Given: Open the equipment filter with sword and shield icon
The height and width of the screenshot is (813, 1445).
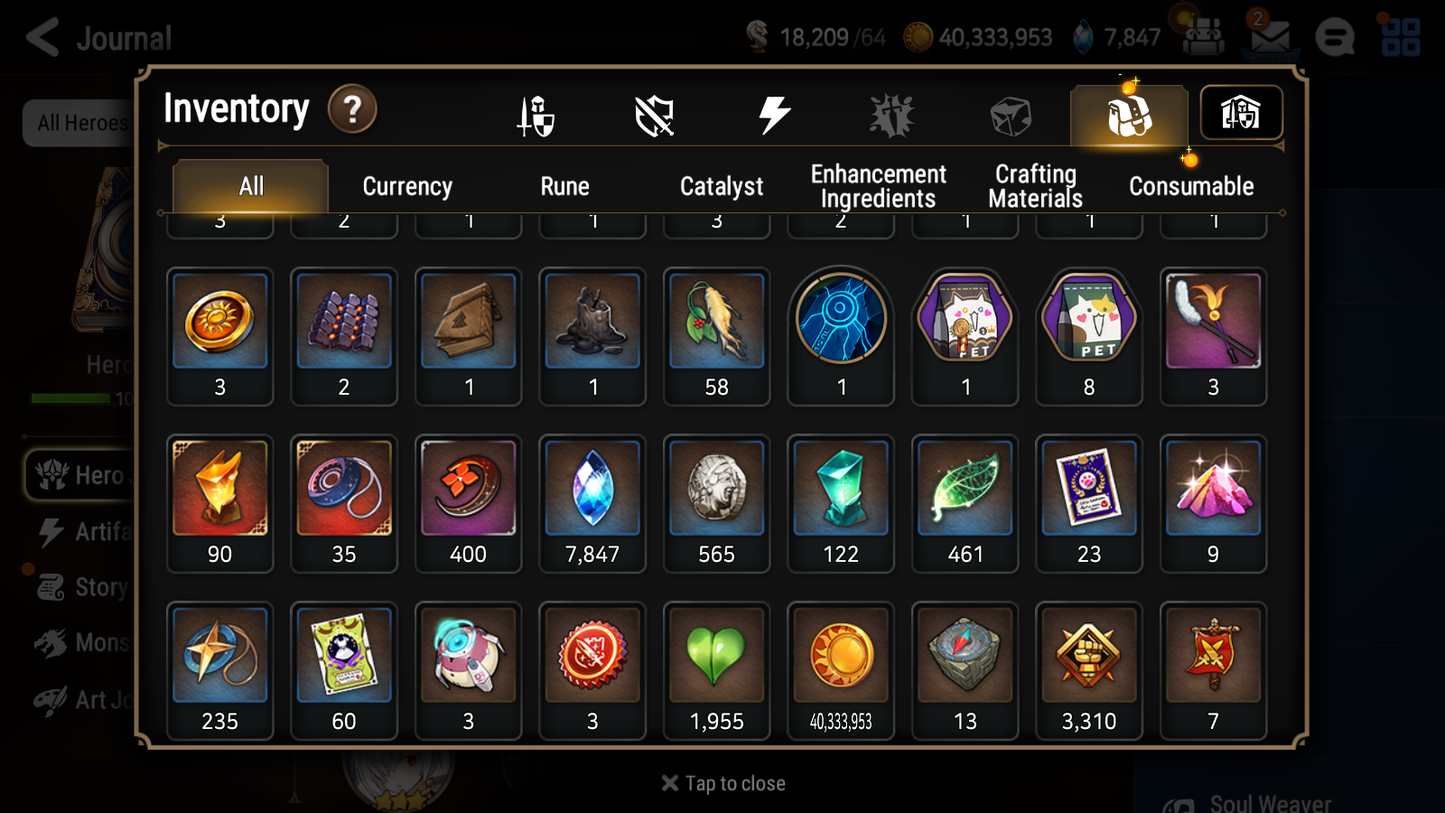Looking at the screenshot, I should click(536, 113).
